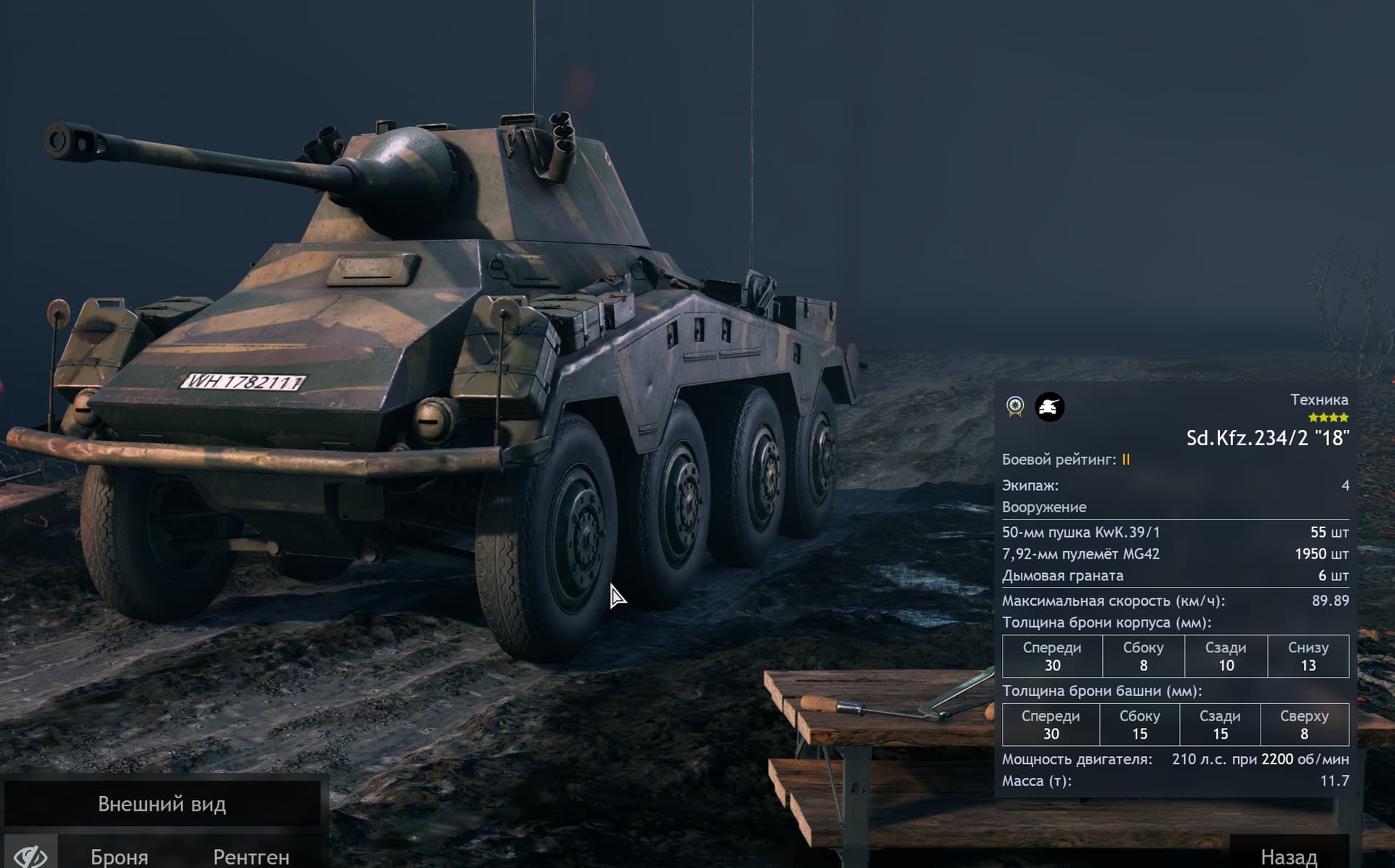Open the Внешний вид appearance menu
Screen dimensions: 1395x868
(x=162, y=803)
